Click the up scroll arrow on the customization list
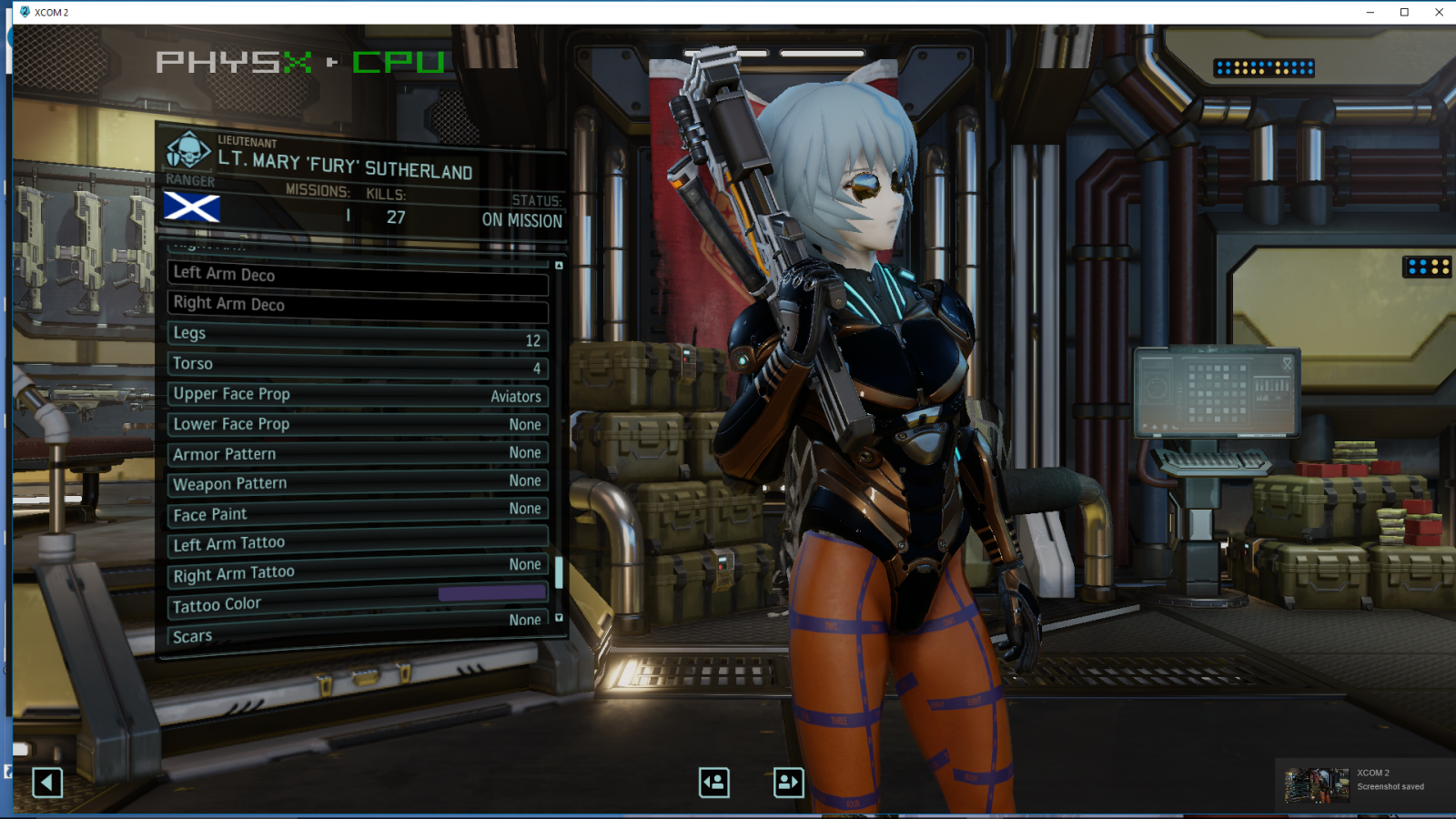This screenshot has width=1456, height=819. (558, 264)
